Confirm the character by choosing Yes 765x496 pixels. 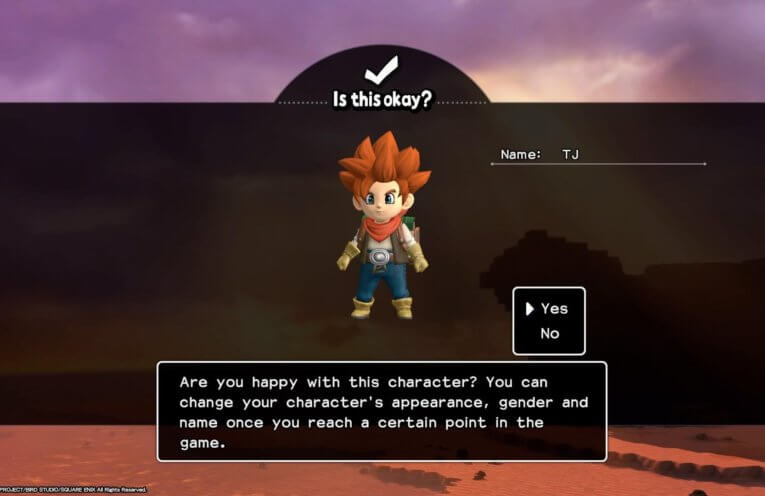point(554,309)
